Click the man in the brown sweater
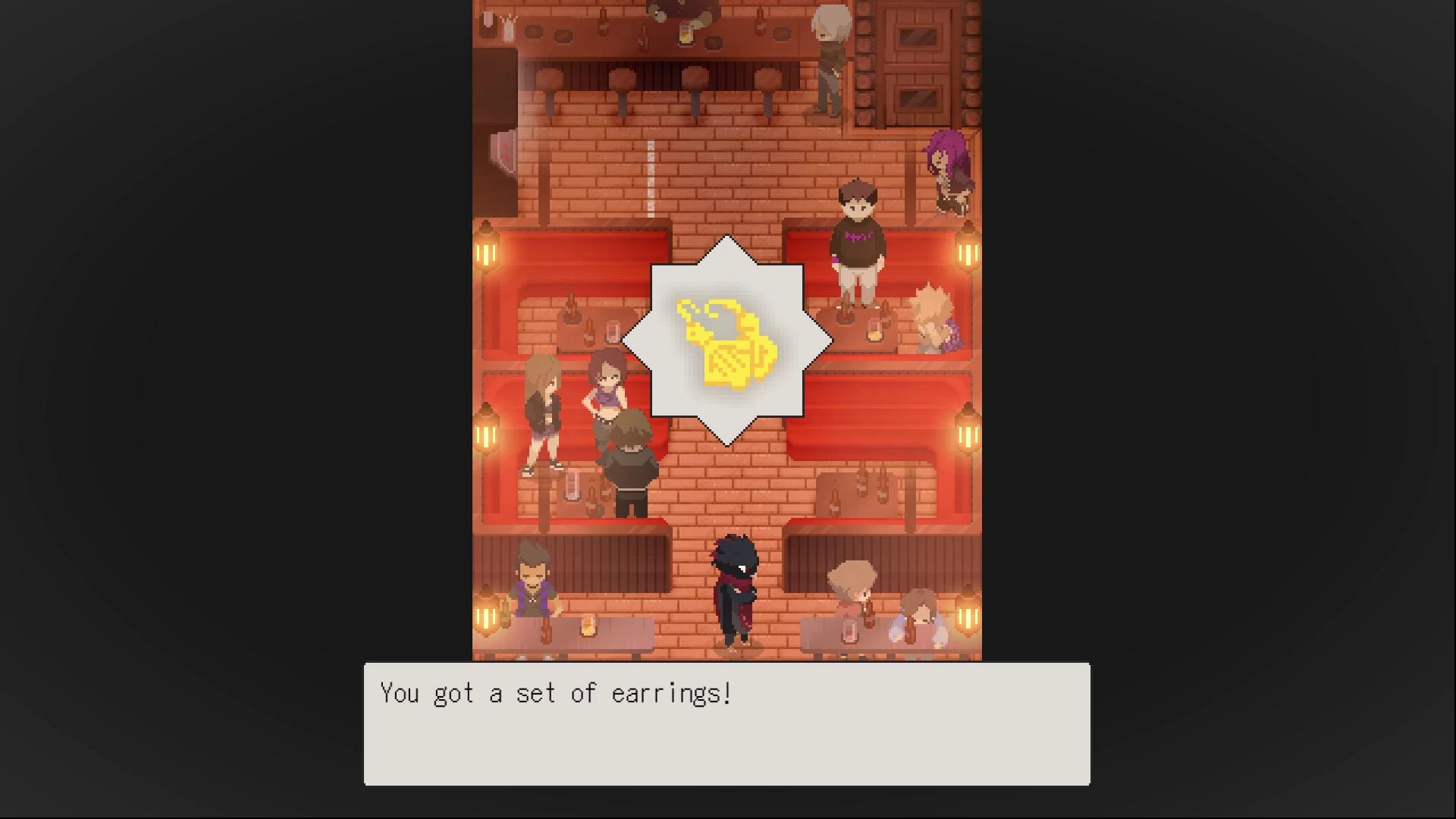Image resolution: width=1456 pixels, height=819 pixels. pyautogui.click(x=857, y=235)
